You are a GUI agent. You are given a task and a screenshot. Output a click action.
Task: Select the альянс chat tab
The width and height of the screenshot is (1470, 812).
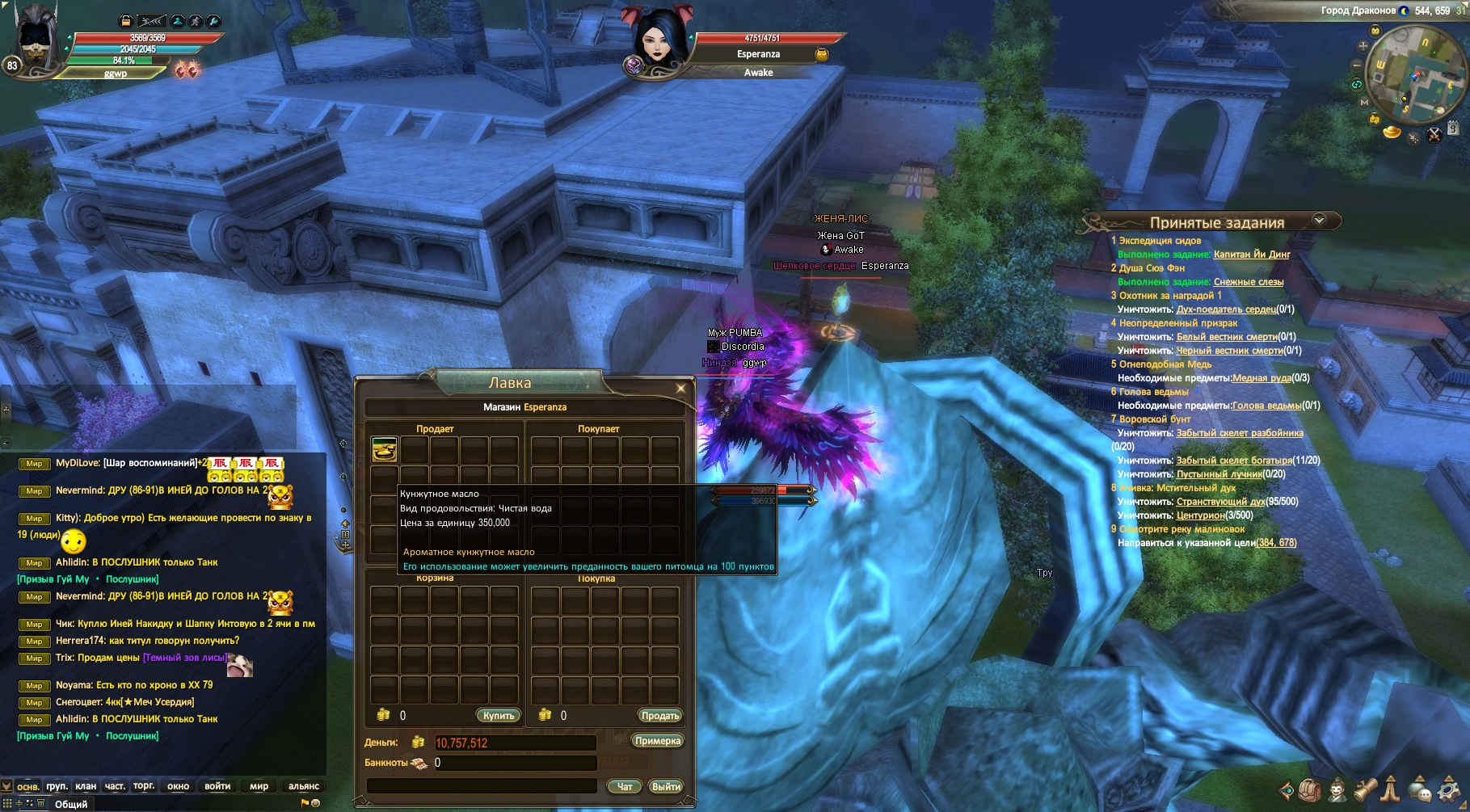click(304, 786)
